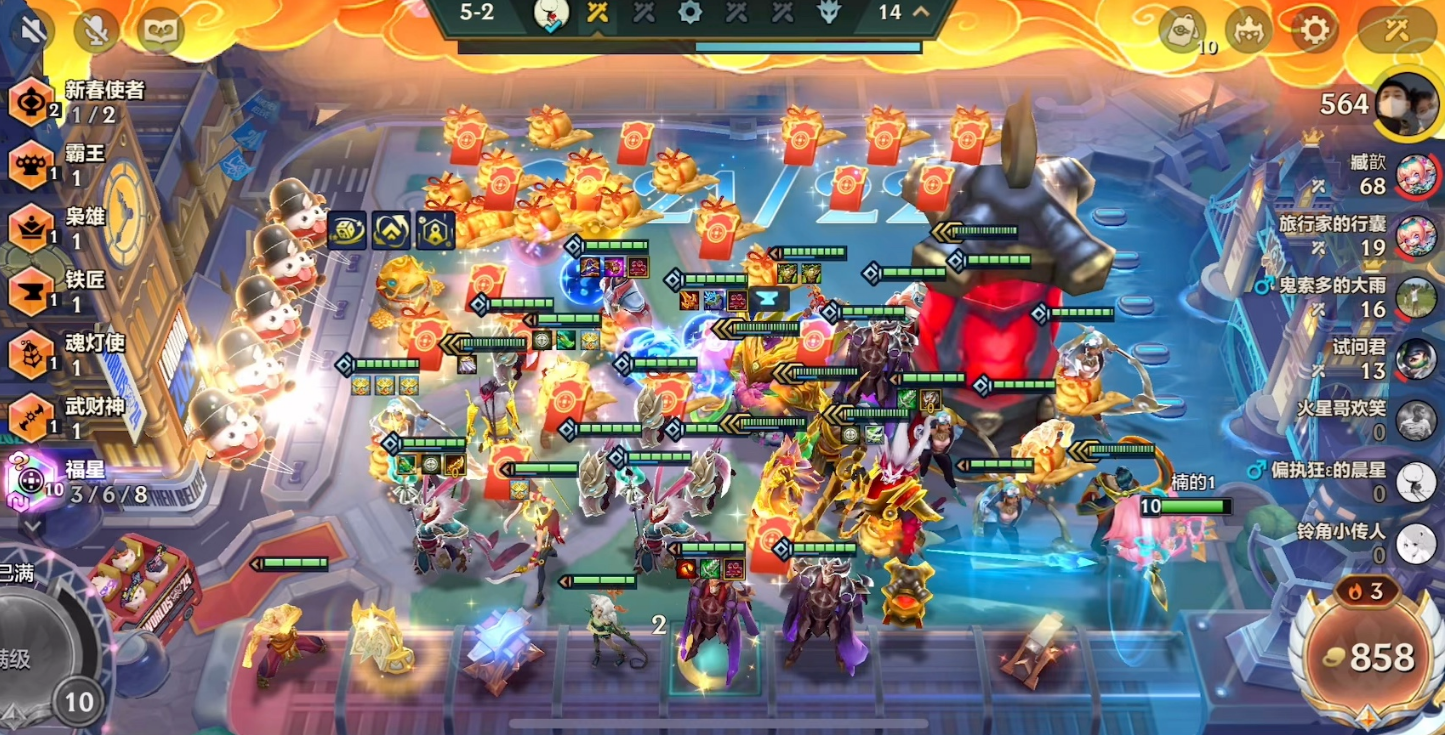Open the gear settings menu
The image size is (1445, 735).
1314,31
